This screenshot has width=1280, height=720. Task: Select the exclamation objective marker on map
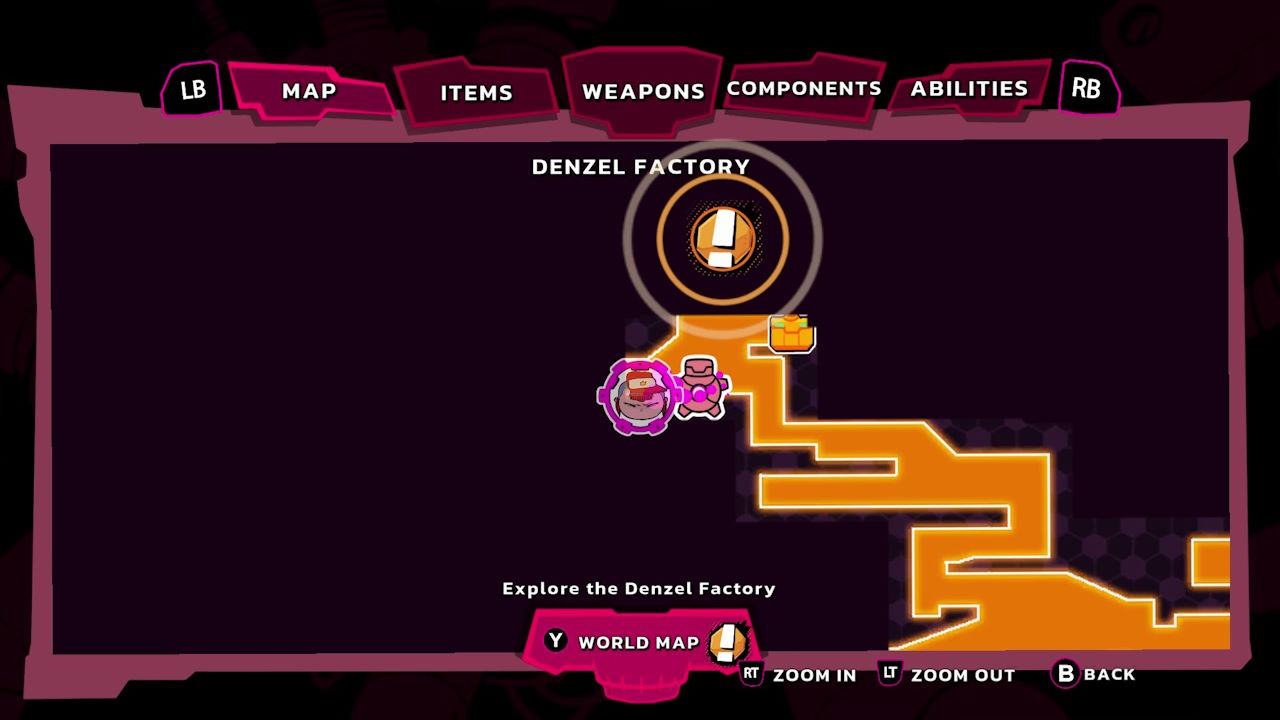722,239
